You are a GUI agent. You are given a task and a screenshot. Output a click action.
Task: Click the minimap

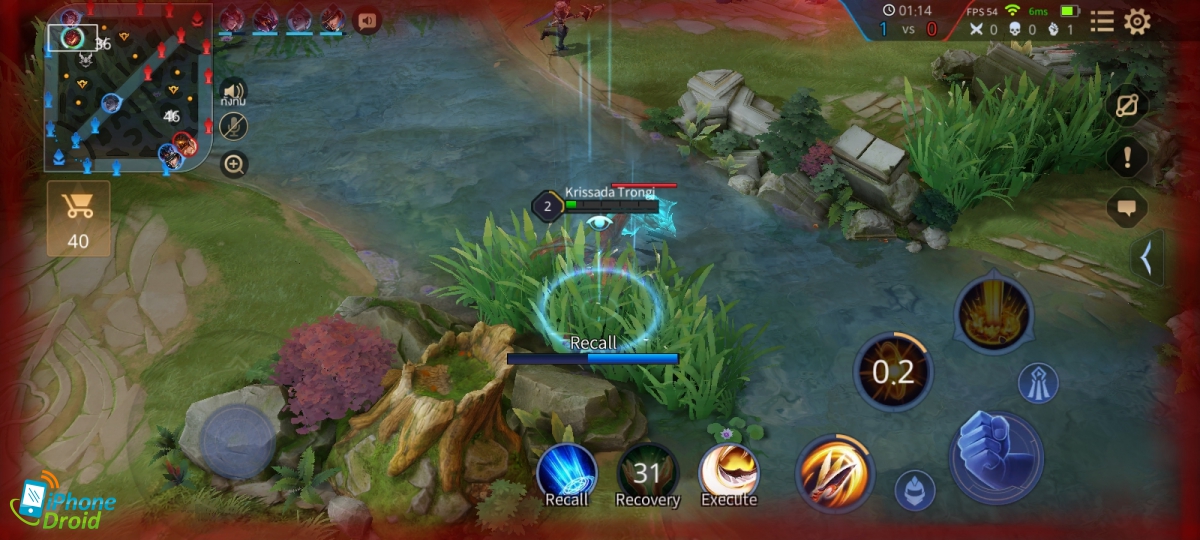click(x=128, y=92)
